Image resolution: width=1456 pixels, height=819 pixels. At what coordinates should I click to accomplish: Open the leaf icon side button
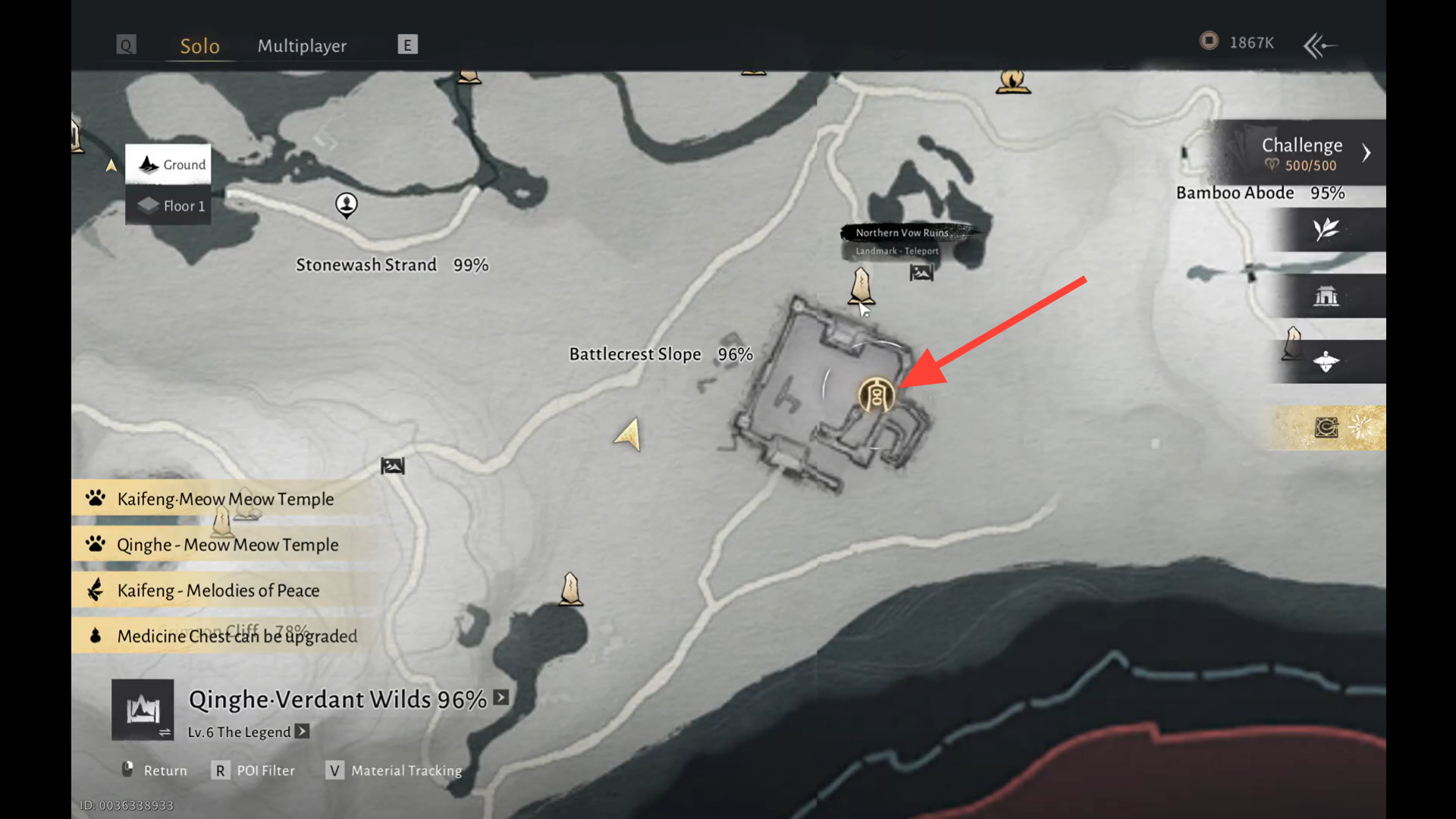coord(1326,230)
